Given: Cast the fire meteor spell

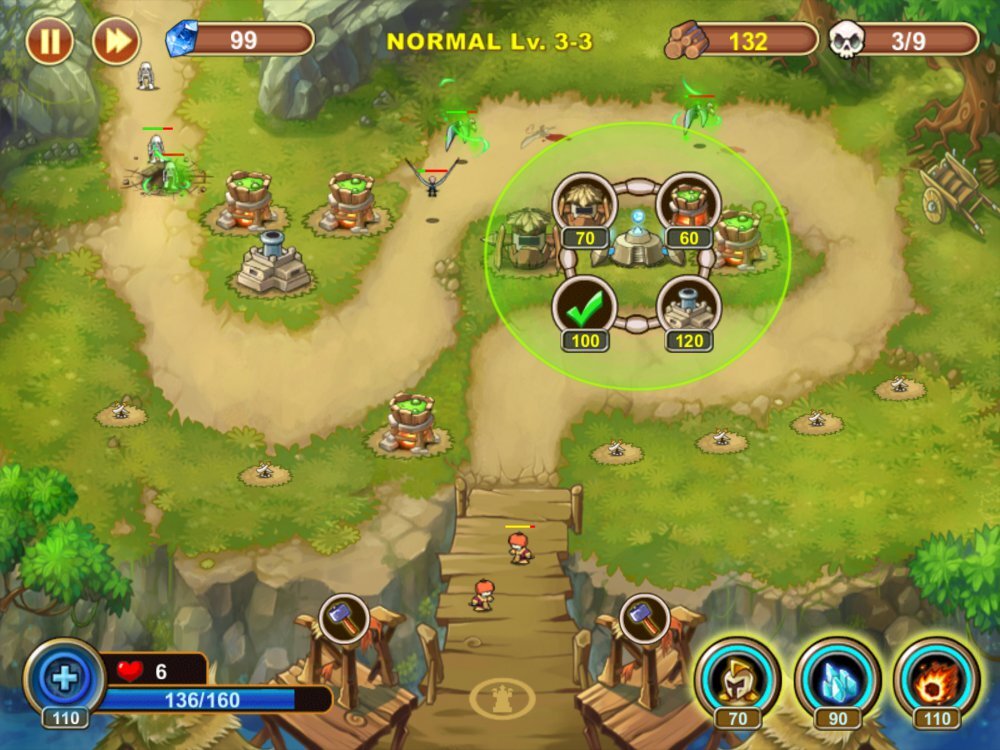Looking at the screenshot, I should [937, 677].
